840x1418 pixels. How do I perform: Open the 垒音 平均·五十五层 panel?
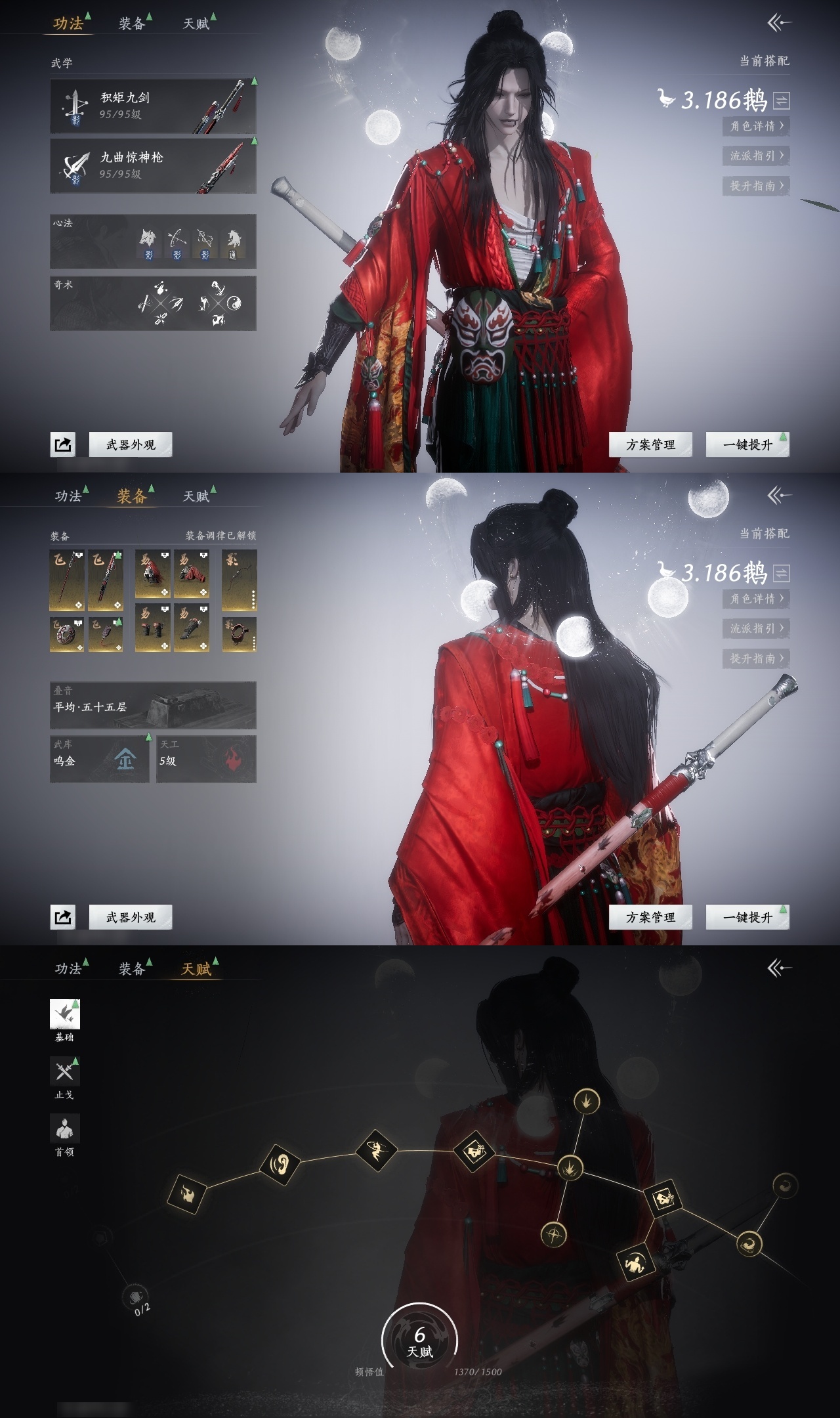tap(153, 706)
